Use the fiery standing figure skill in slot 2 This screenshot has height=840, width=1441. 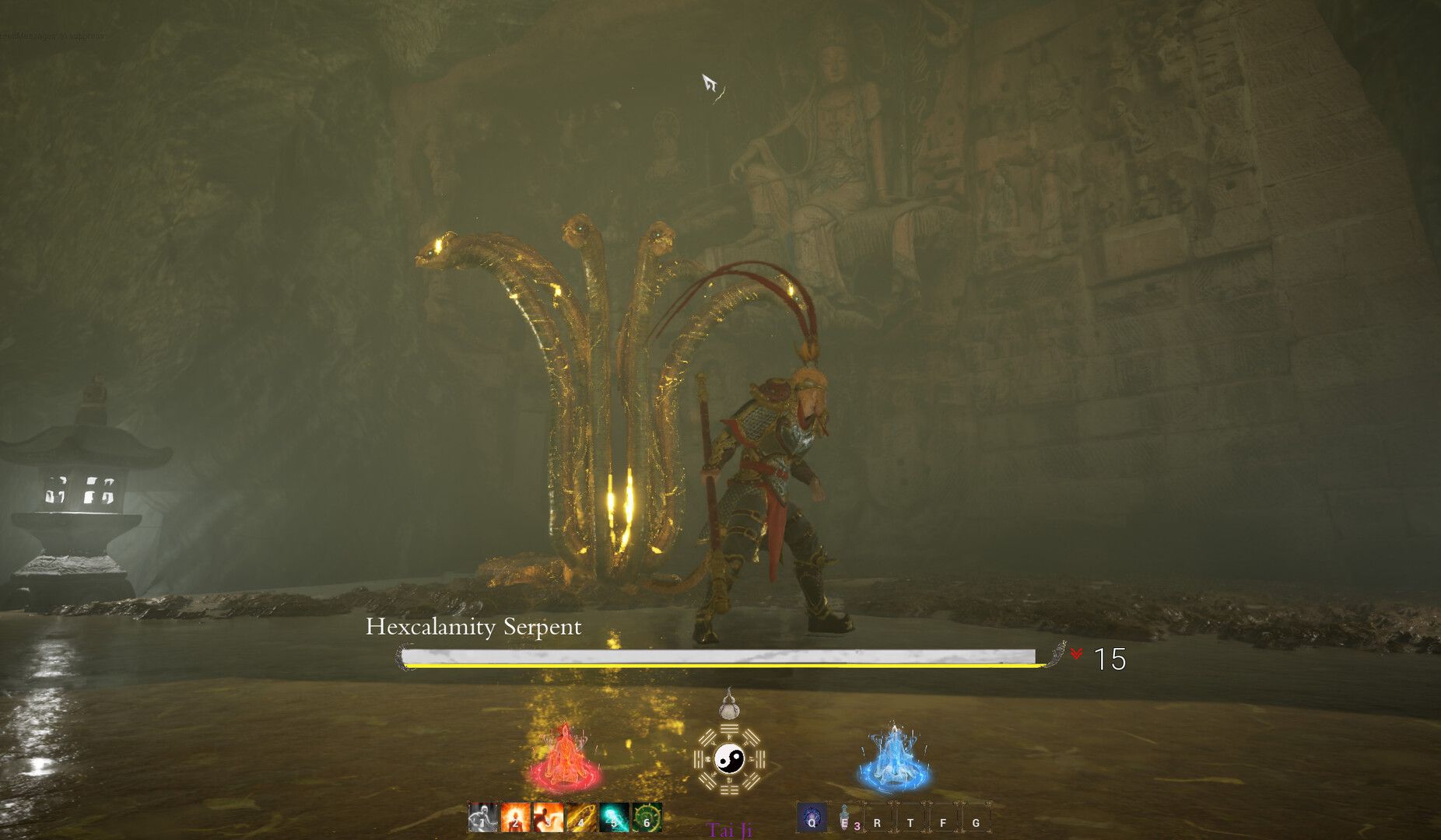click(515, 818)
